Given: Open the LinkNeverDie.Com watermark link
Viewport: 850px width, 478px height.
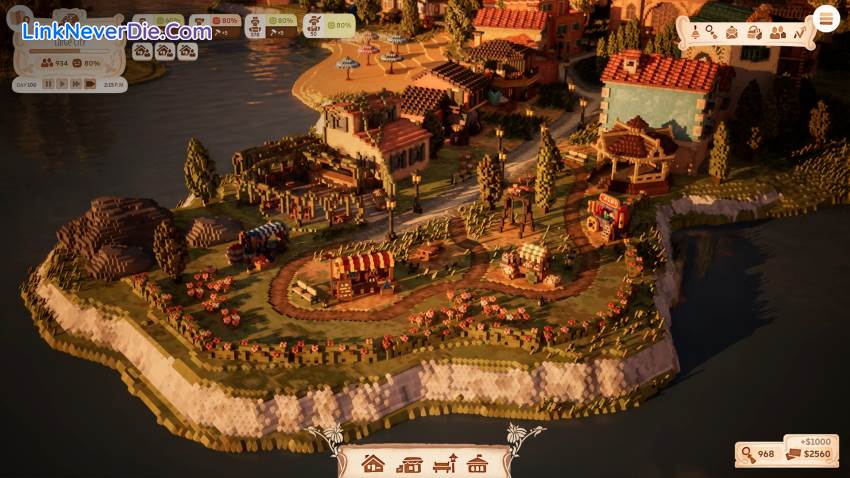Looking at the screenshot, I should tap(117, 31).
